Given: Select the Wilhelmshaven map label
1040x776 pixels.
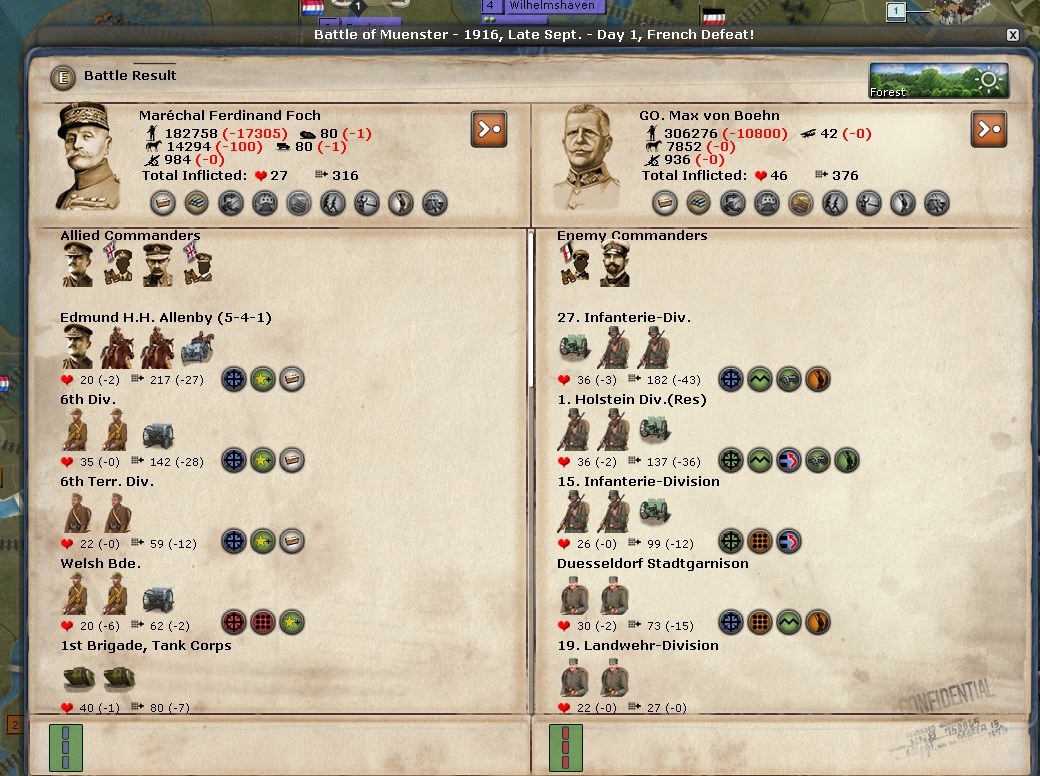Looking at the screenshot, I should [x=552, y=6].
